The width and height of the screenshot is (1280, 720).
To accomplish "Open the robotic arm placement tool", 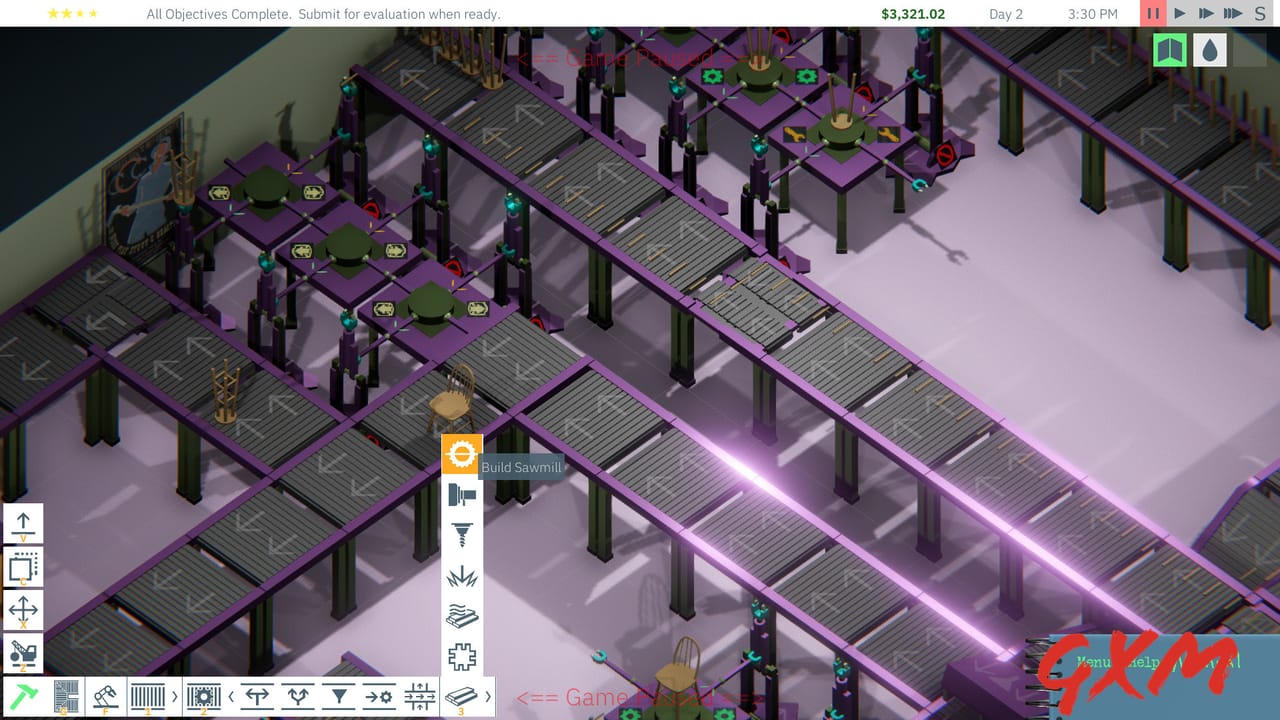I will click(105, 695).
